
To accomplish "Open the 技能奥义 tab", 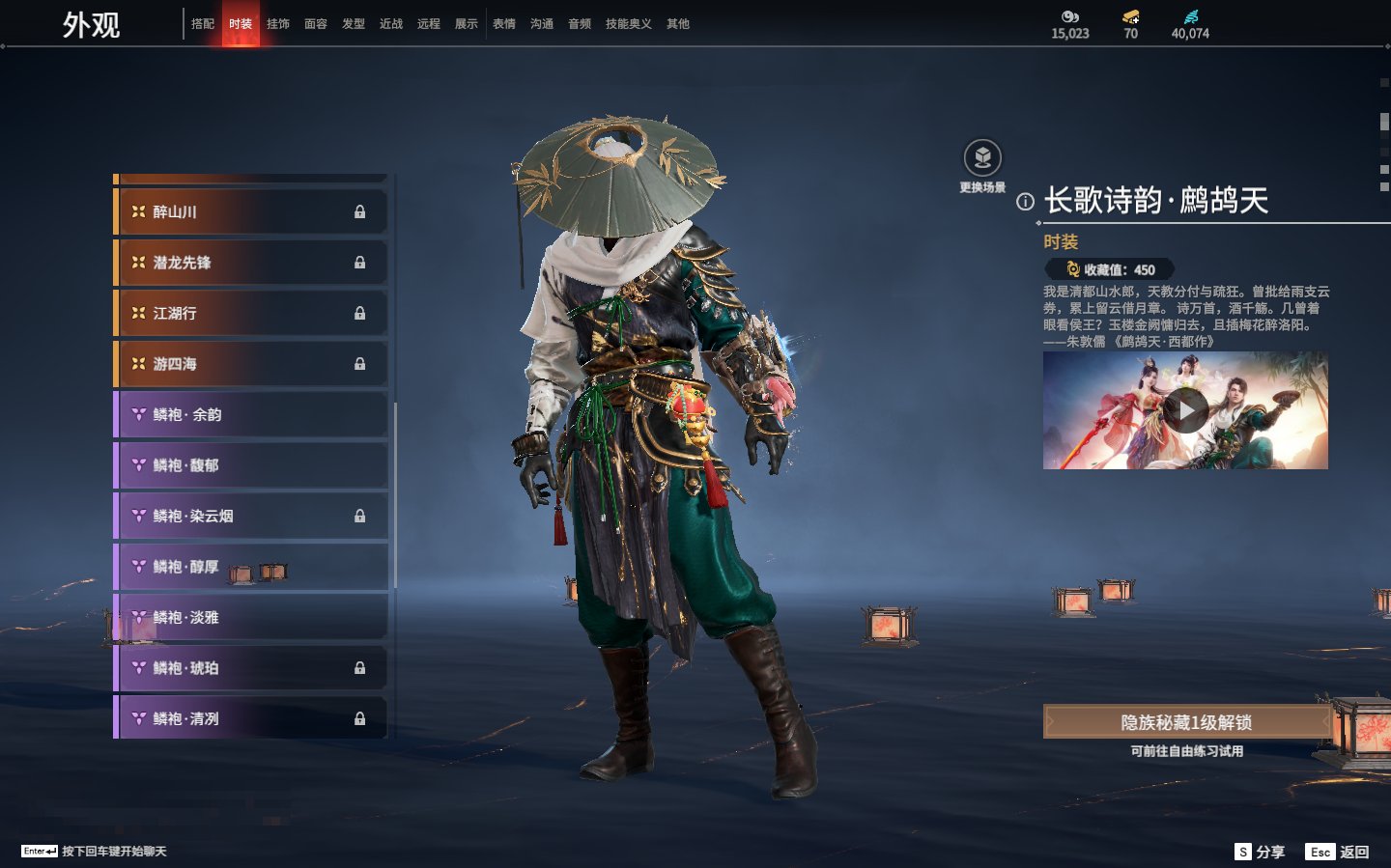I will pos(628,24).
